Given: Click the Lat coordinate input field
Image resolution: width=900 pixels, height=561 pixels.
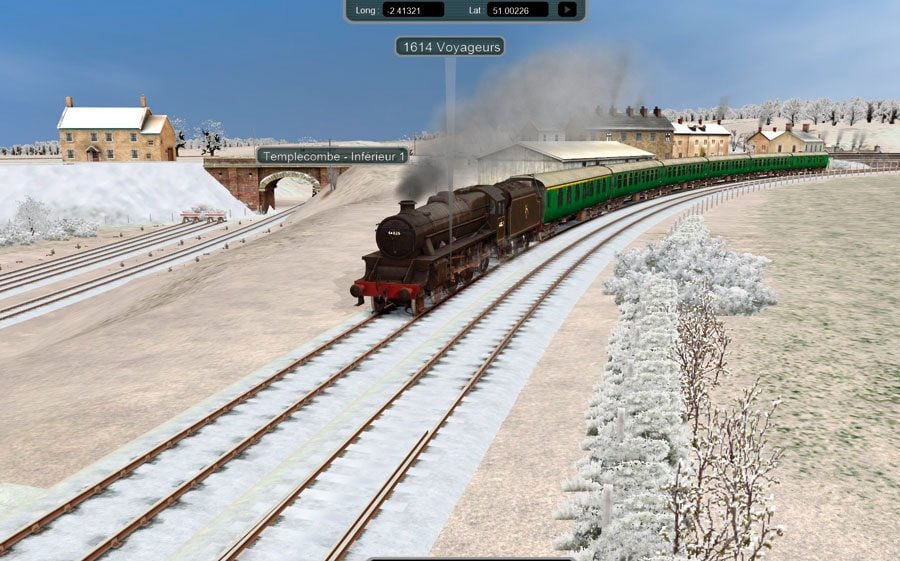Looking at the screenshot, I should tap(517, 10).
